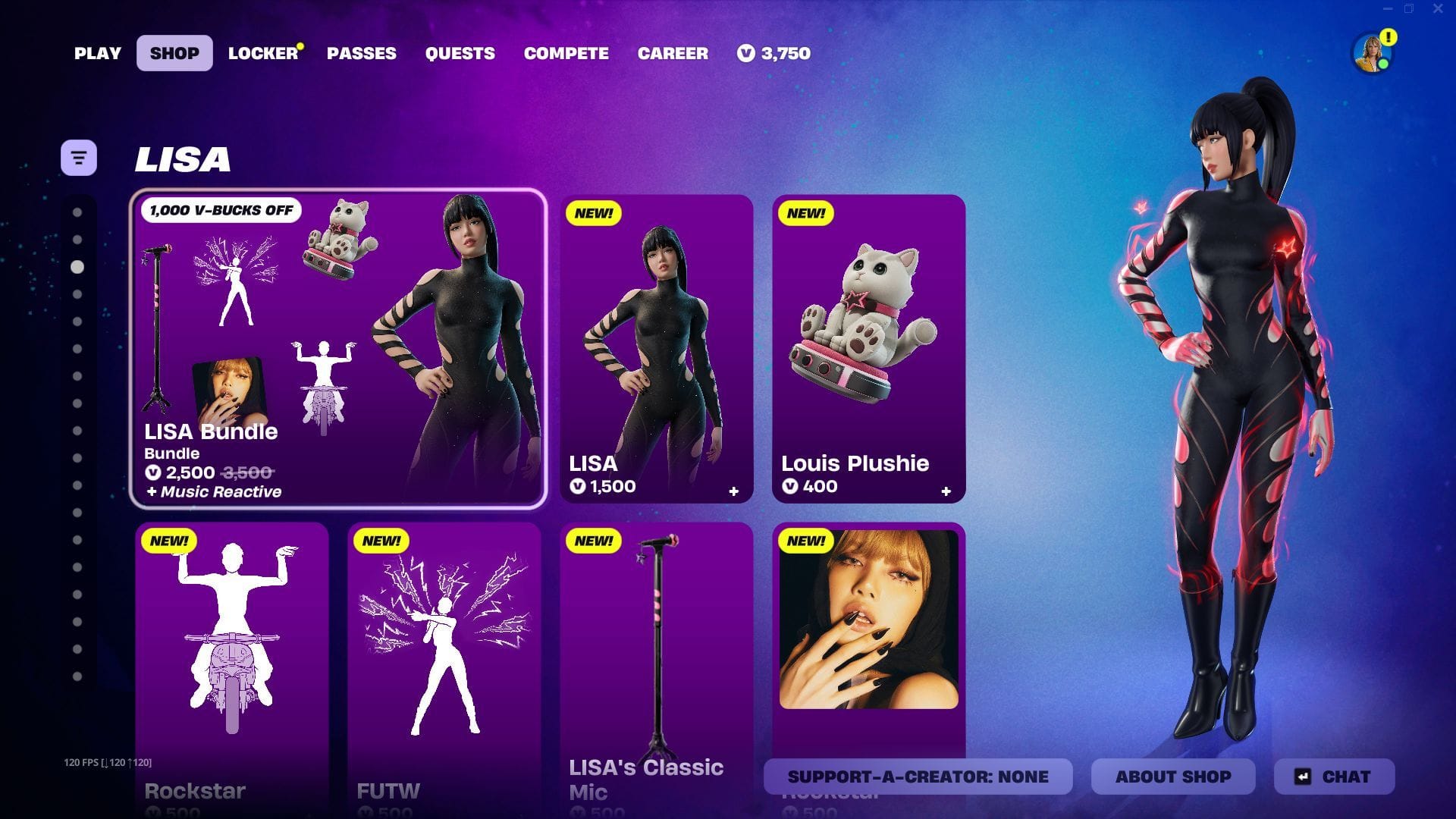The image size is (1456, 819).
Task: Switch to the LOCKER tab
Action: pos(261,53)
